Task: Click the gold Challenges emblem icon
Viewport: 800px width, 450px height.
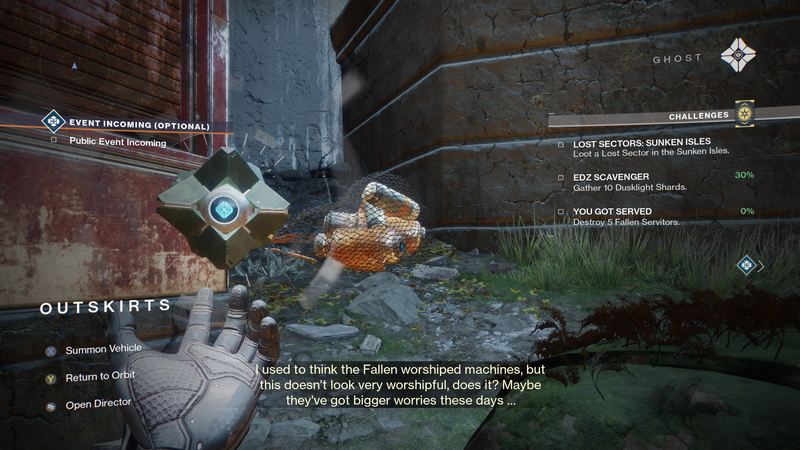Action: [x=744, y=115]
